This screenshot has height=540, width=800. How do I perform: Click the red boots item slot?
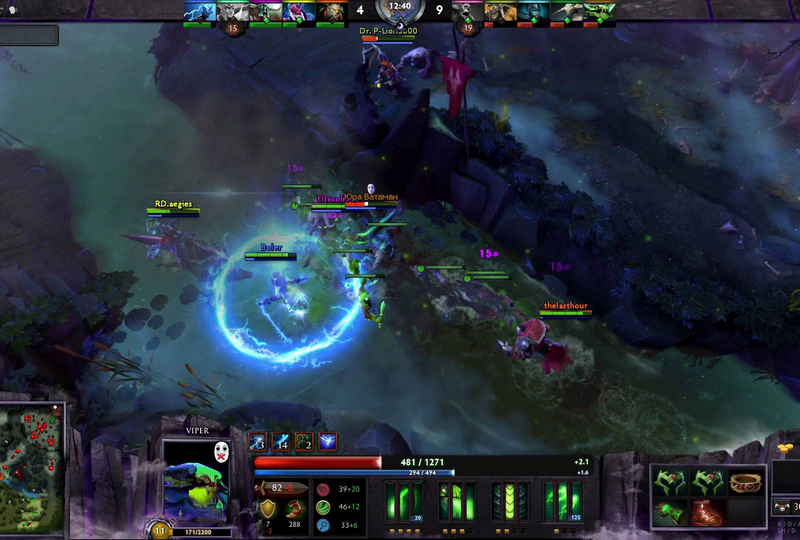(x=706, y=512)
